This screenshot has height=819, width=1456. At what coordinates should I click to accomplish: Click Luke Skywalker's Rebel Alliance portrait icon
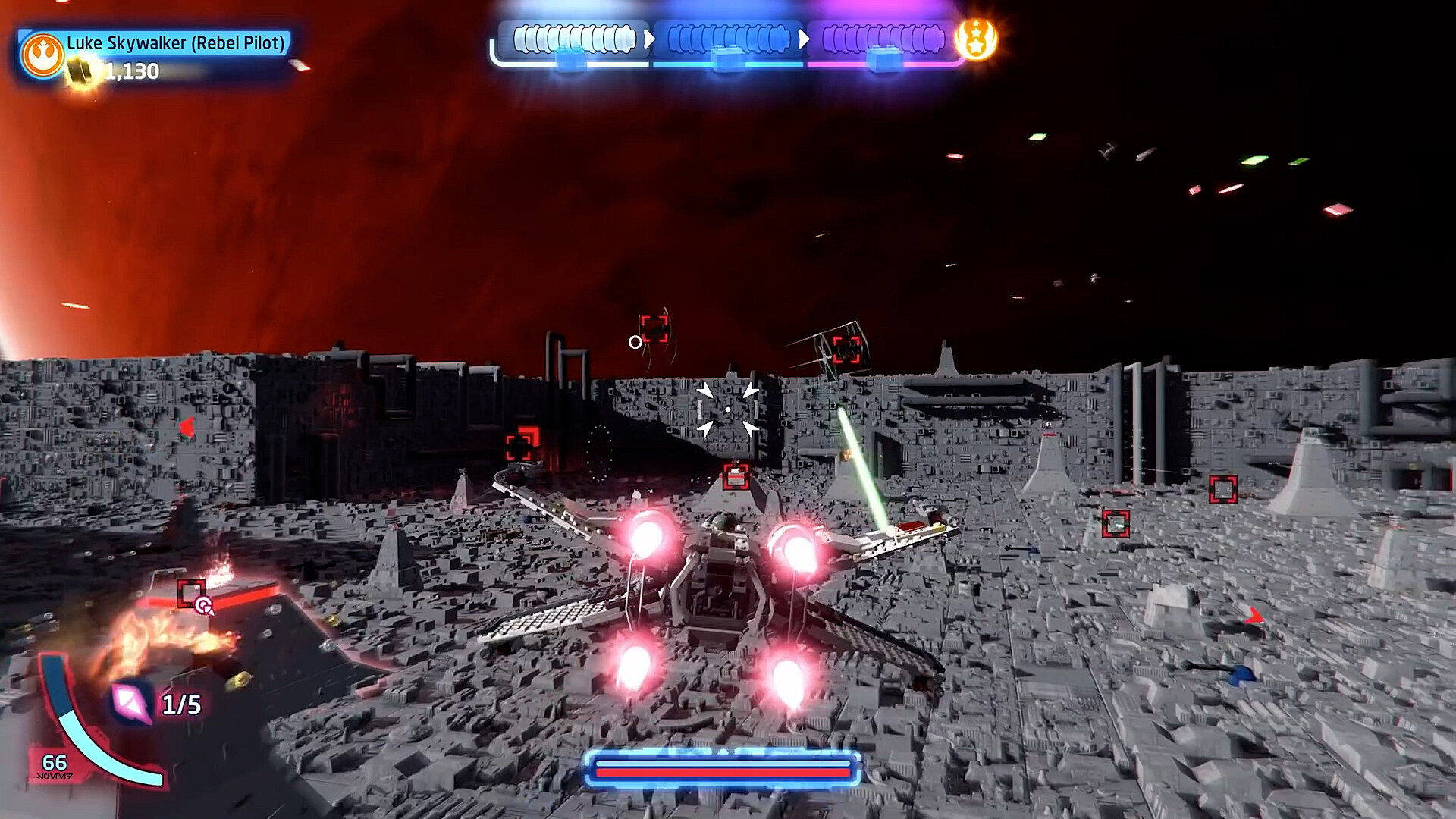coord(42,55)
